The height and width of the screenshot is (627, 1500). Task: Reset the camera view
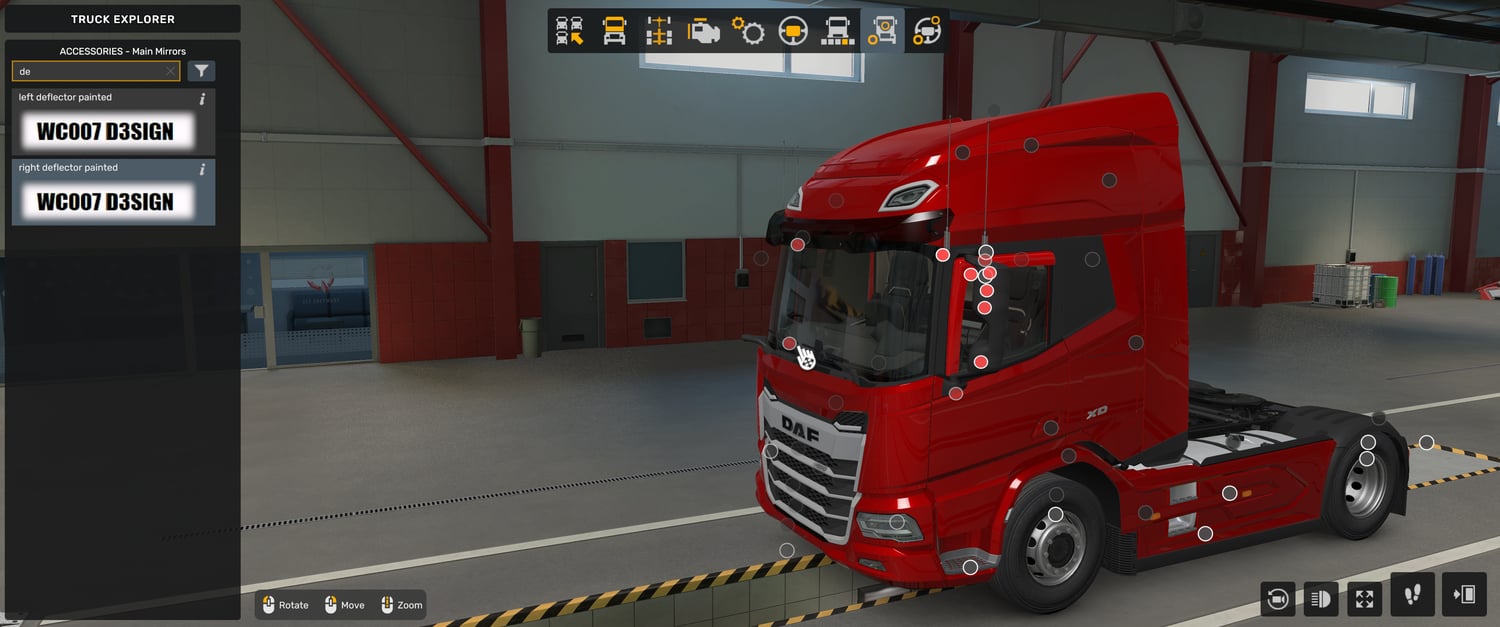(1277, 598)
